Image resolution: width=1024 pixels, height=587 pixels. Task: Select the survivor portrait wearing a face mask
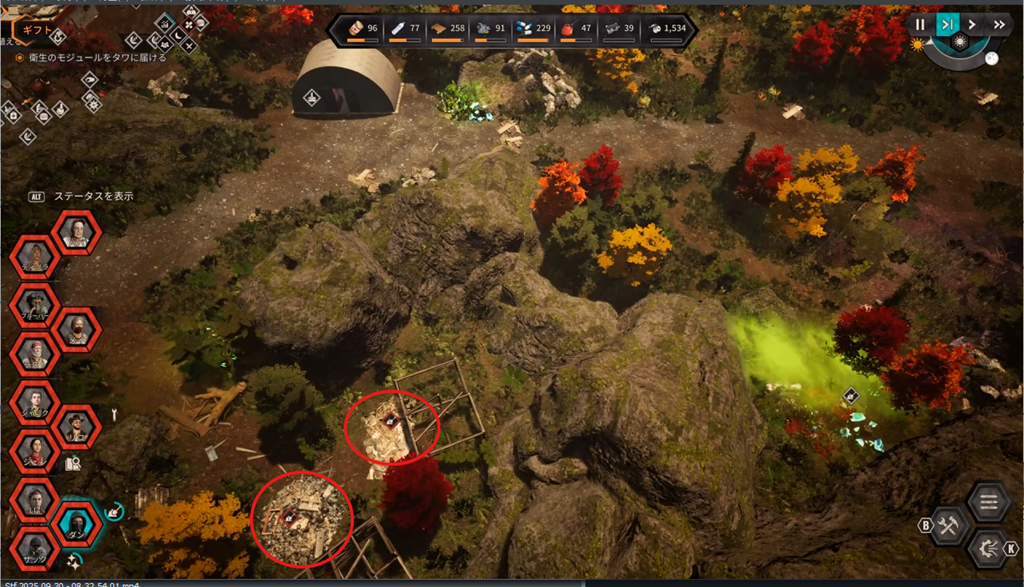click(x=77, y=328)
